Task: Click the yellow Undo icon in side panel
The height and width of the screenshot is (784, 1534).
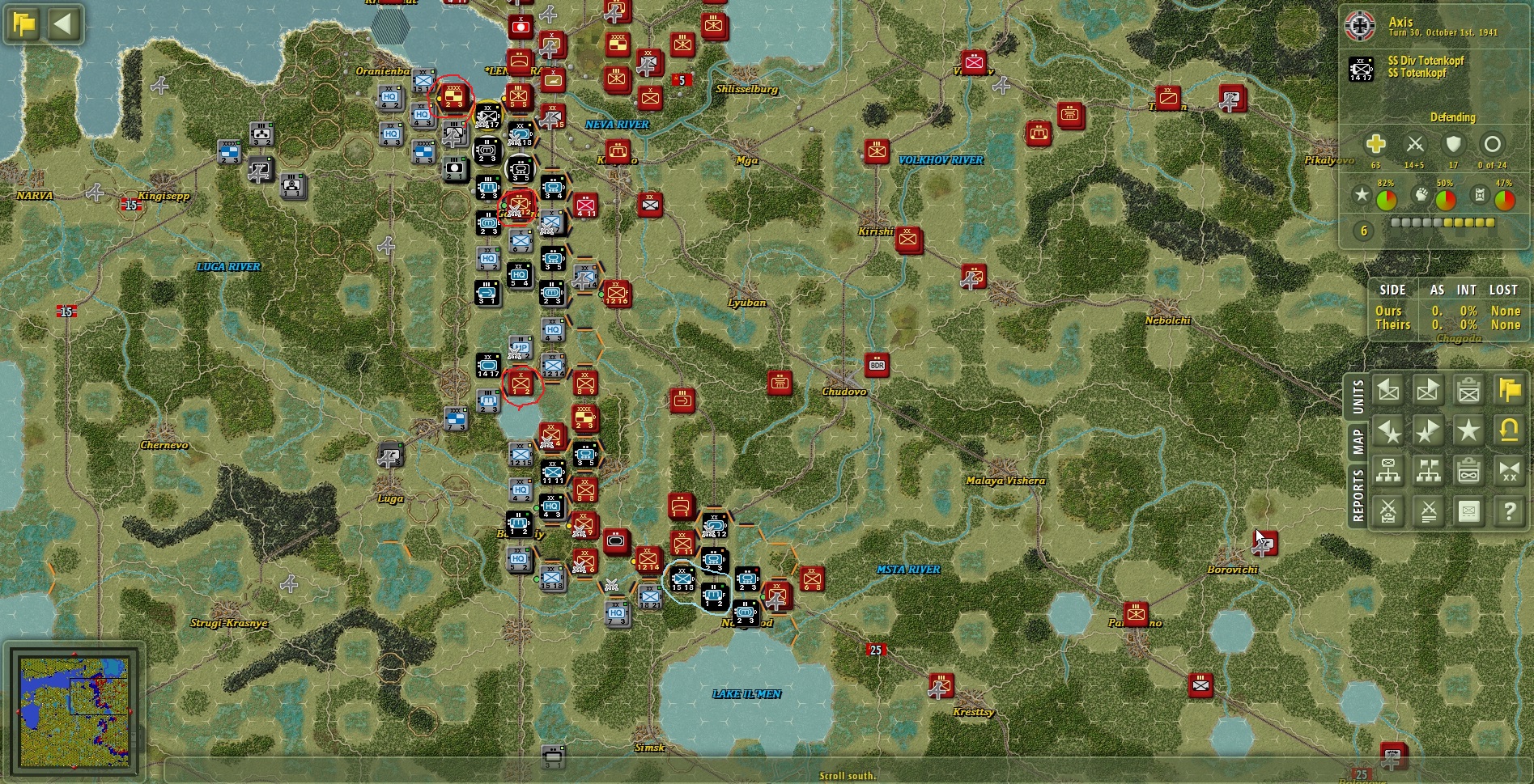Action: 1507,430
